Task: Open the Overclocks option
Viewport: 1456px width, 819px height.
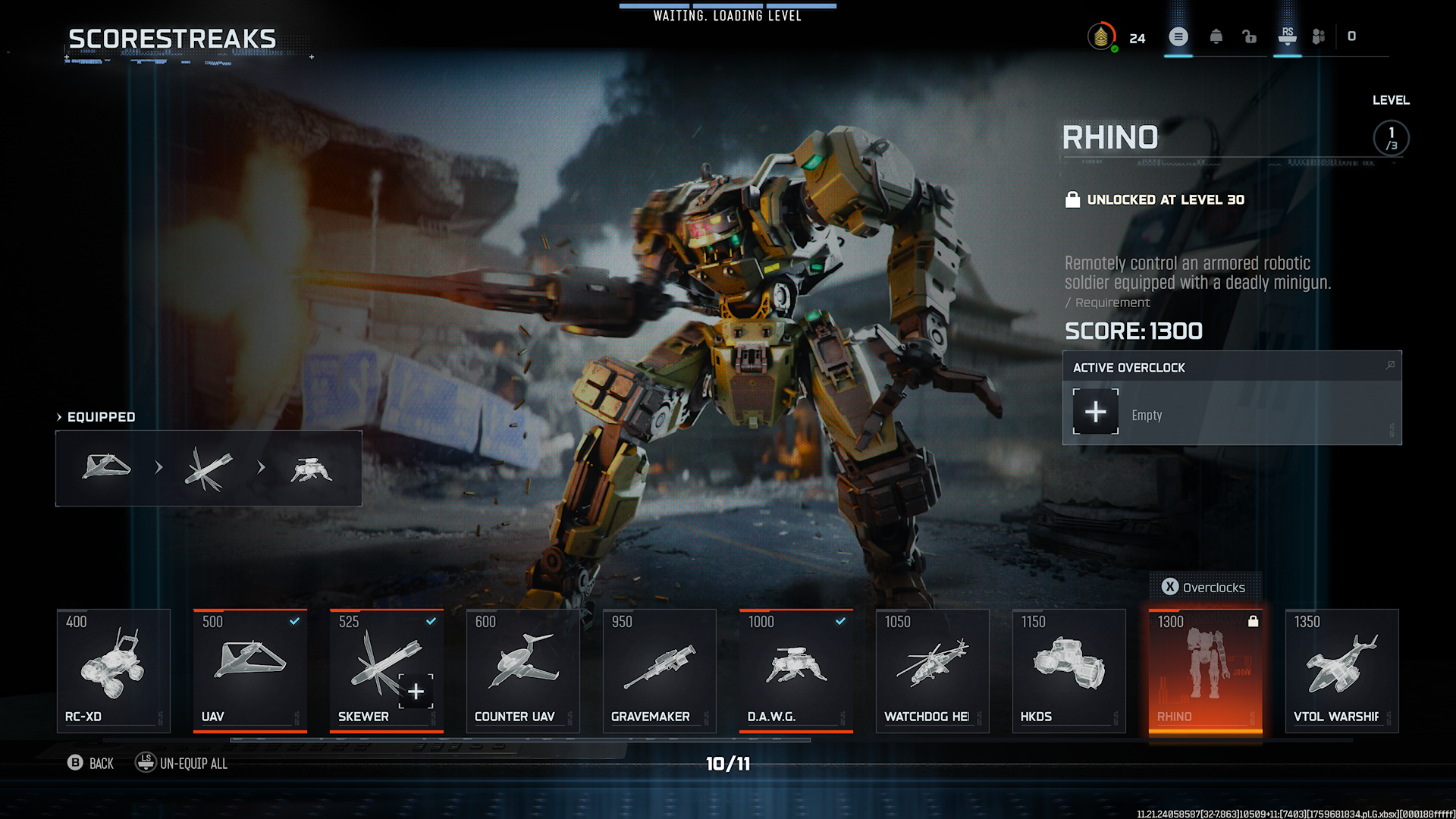Action: tap(1204, 587)
